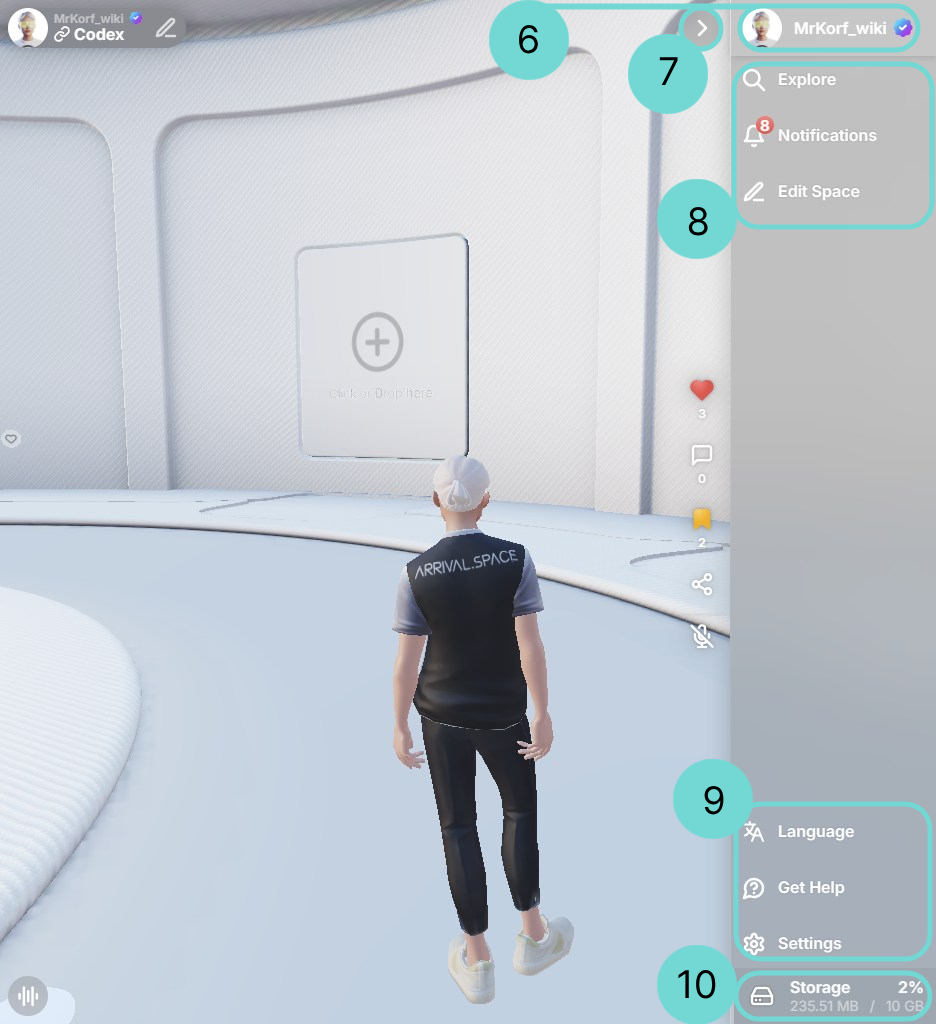This screenshot has height=1024, width=936.
Task: Click the plus upload panel on the wall
Action: [378, 343]
